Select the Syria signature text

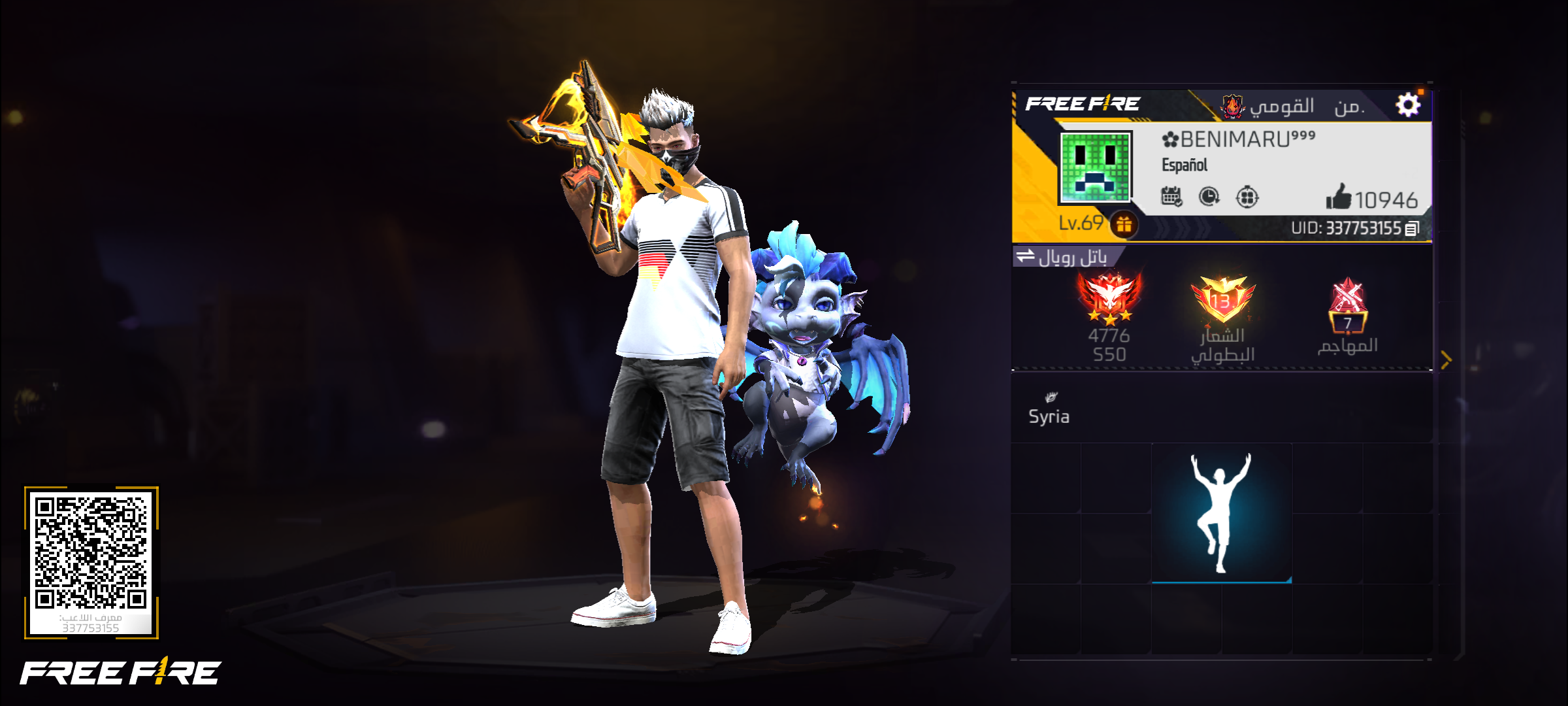pos(1049,416)
